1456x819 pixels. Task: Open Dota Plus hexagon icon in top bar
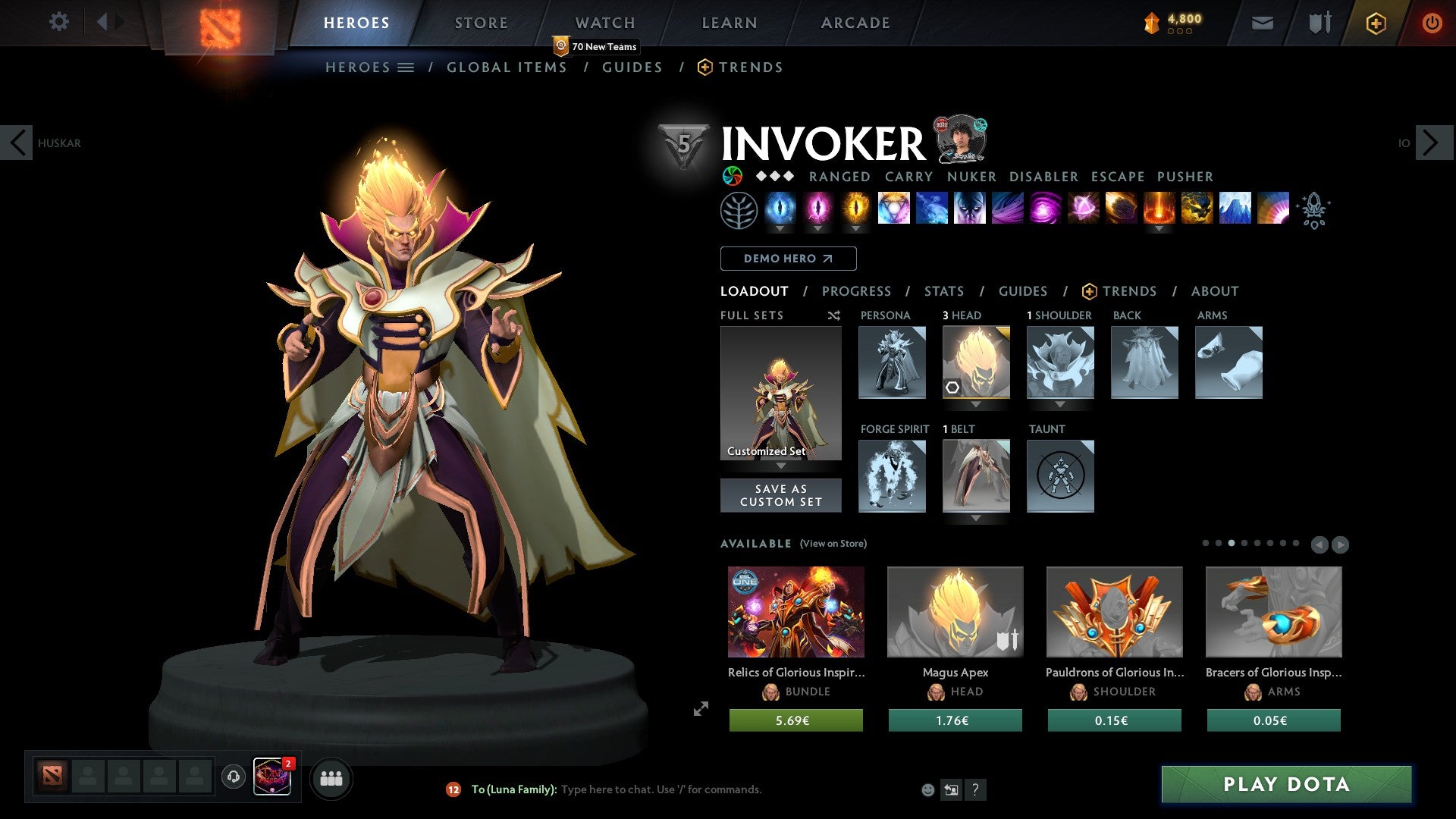[1376, 23]
